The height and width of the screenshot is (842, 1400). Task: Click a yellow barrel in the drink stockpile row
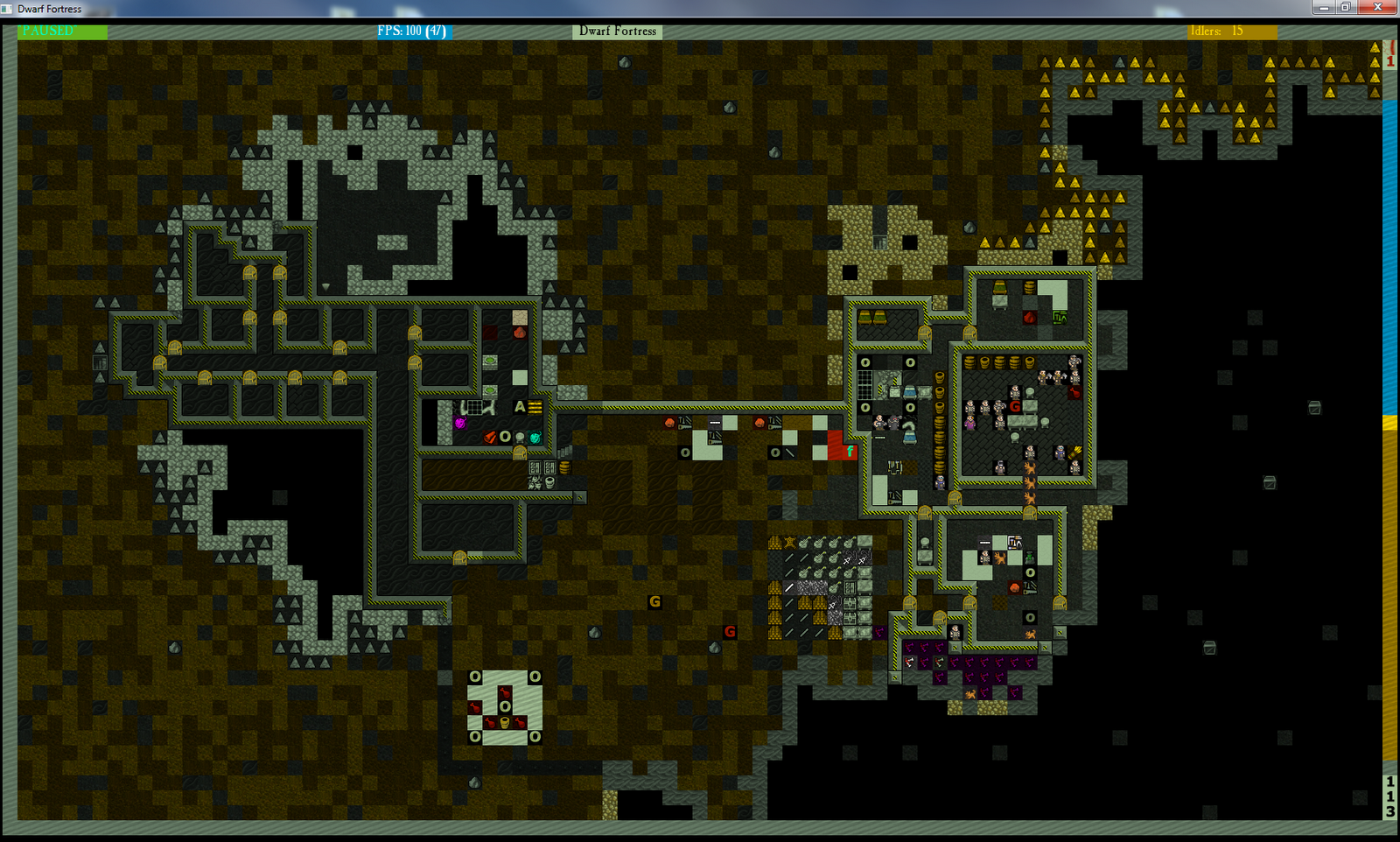[x=969, y=362]
